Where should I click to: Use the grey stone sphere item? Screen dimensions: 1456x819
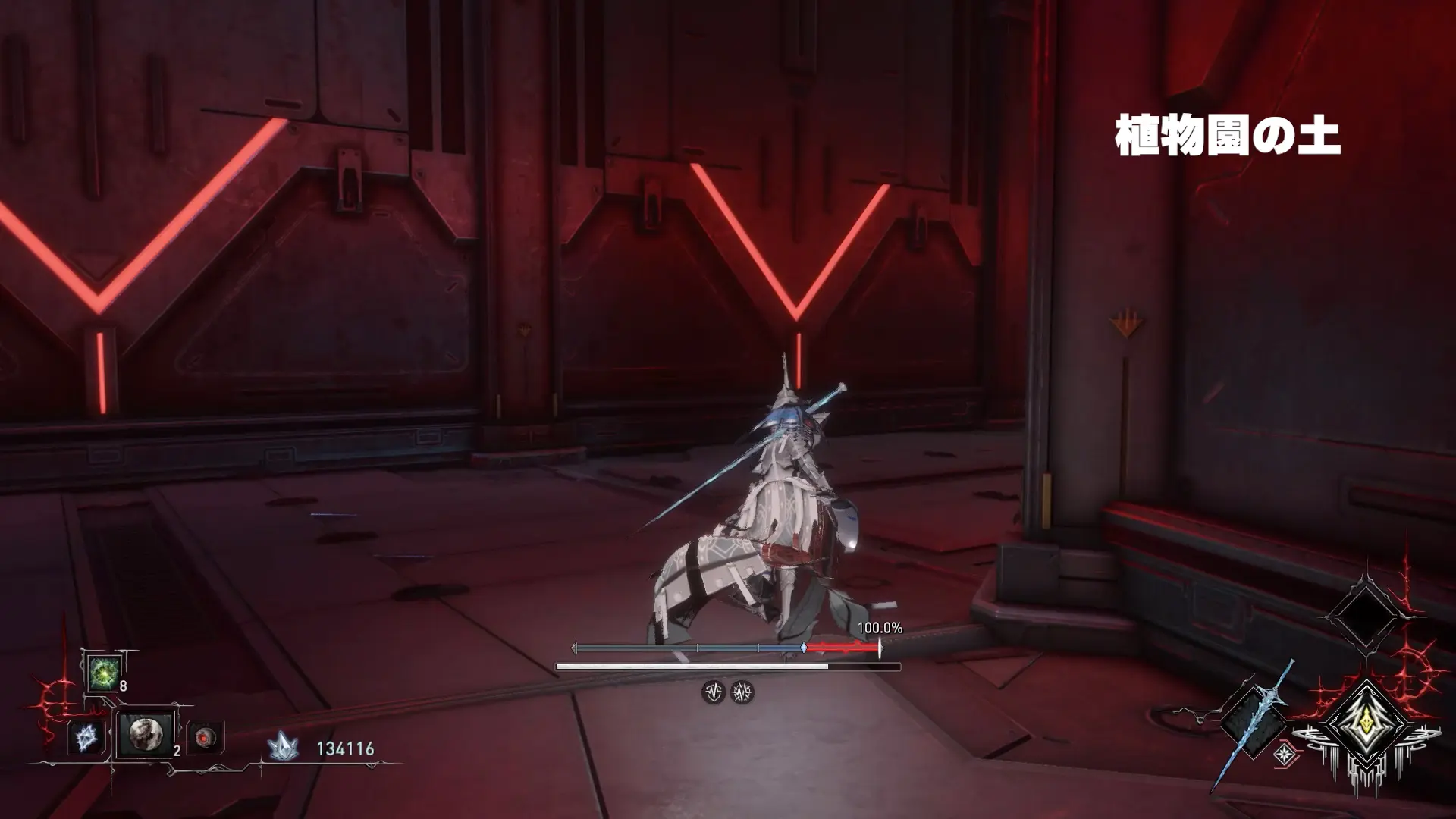point(144,734)
